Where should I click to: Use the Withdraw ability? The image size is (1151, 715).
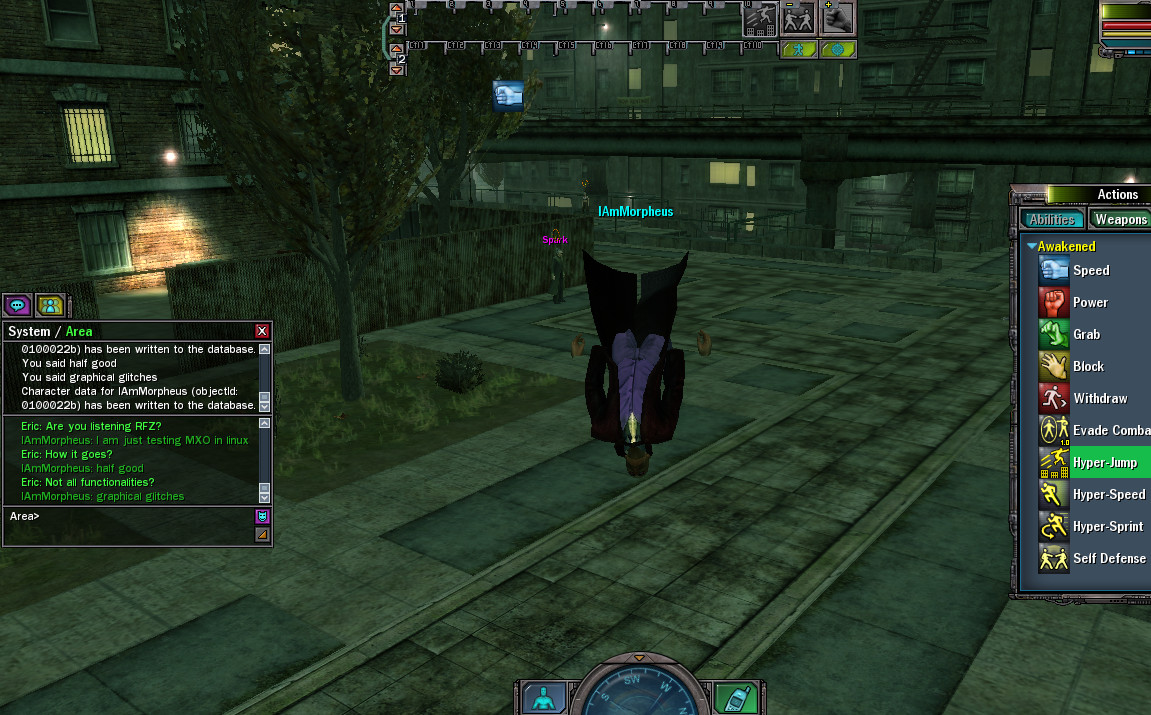pyautogui.click(x=1099, y=398)
